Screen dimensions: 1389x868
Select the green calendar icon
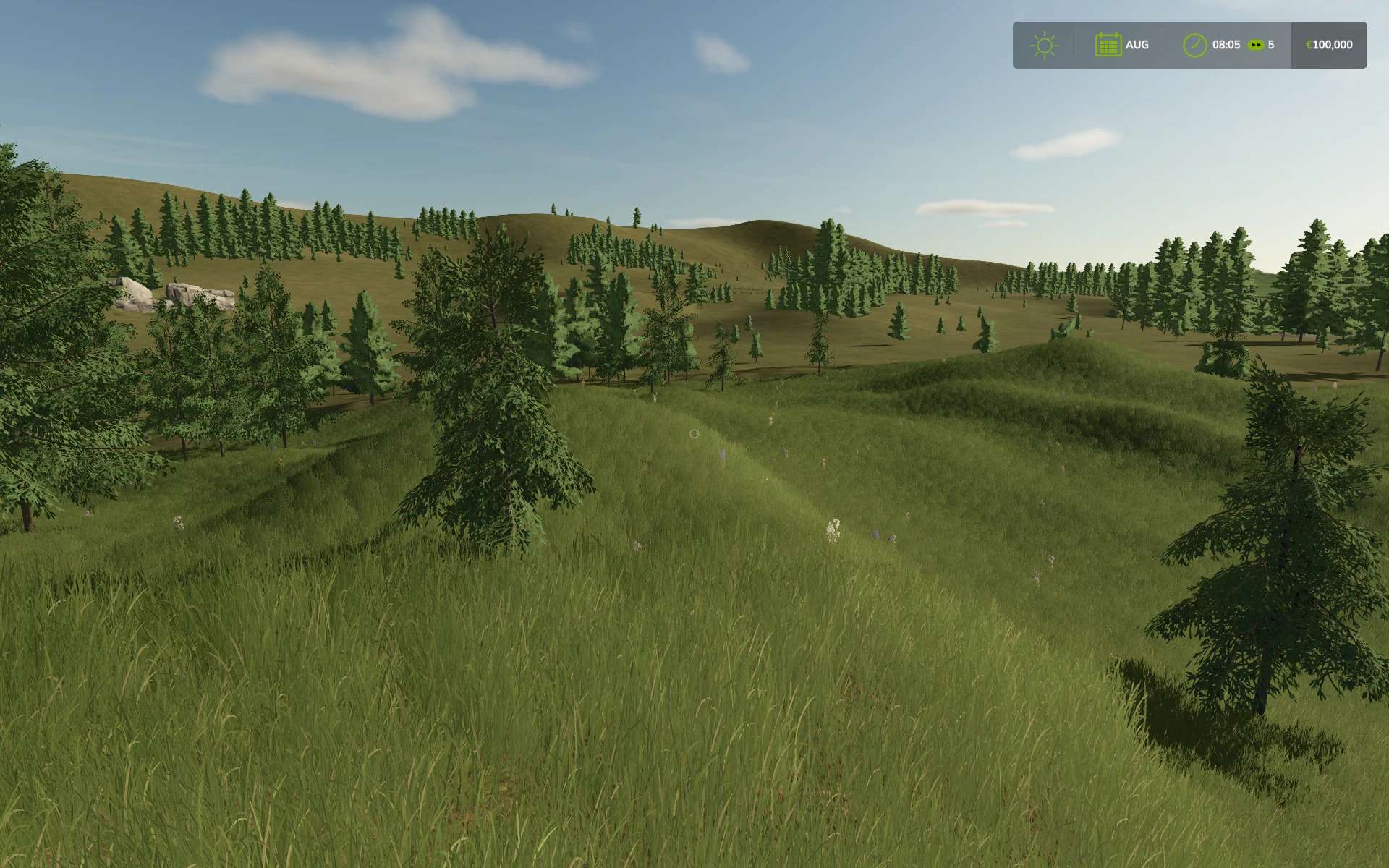coord(1108,45)
